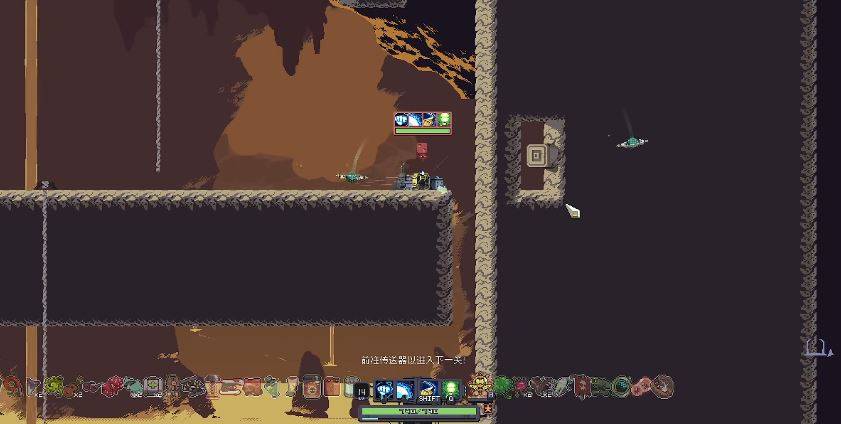Pick the teal ring item icon
Viewport: 841px width, 424px height.
click(x=622, y=386)
